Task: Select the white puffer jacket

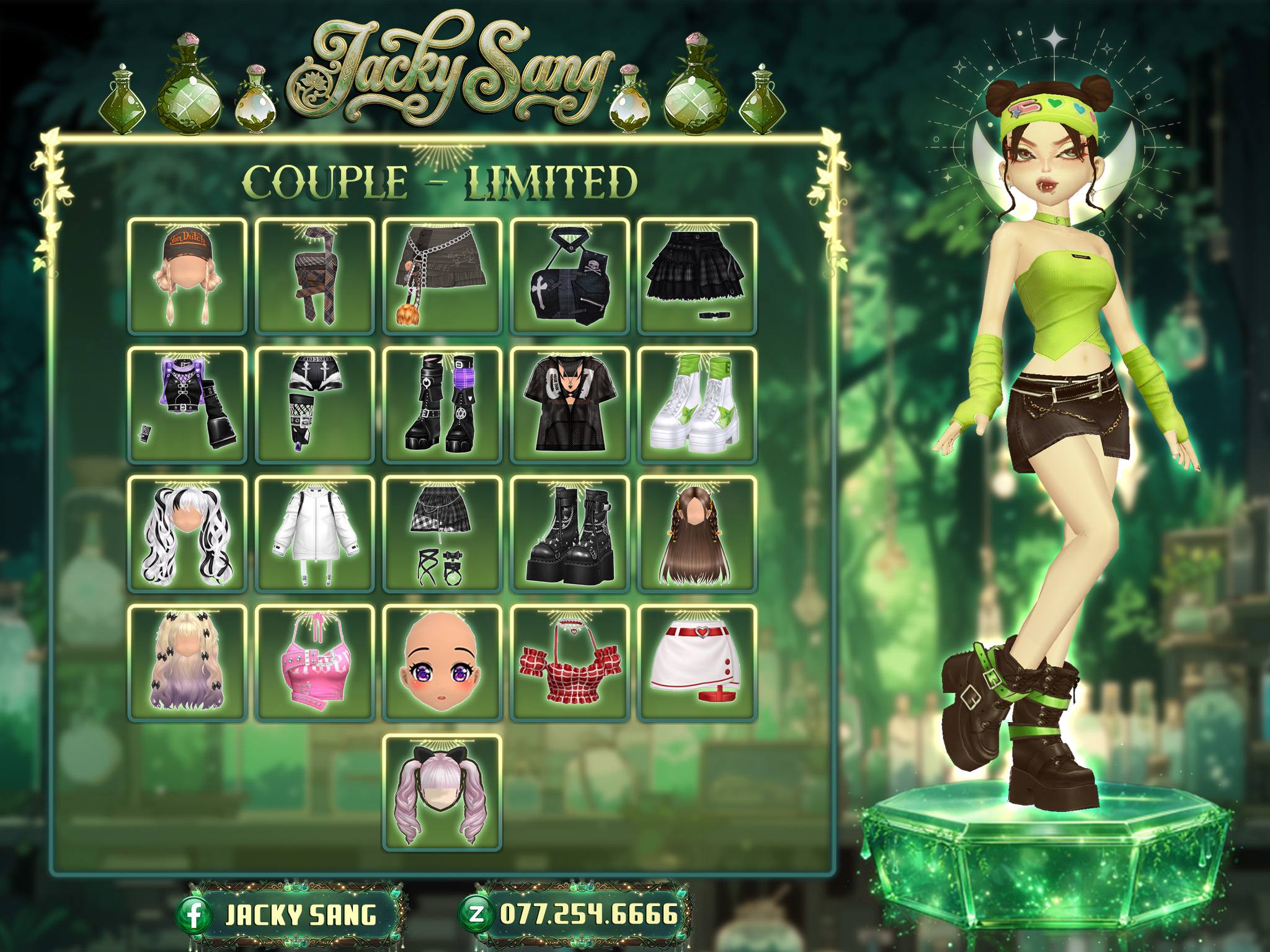Action: pos(315,534)
